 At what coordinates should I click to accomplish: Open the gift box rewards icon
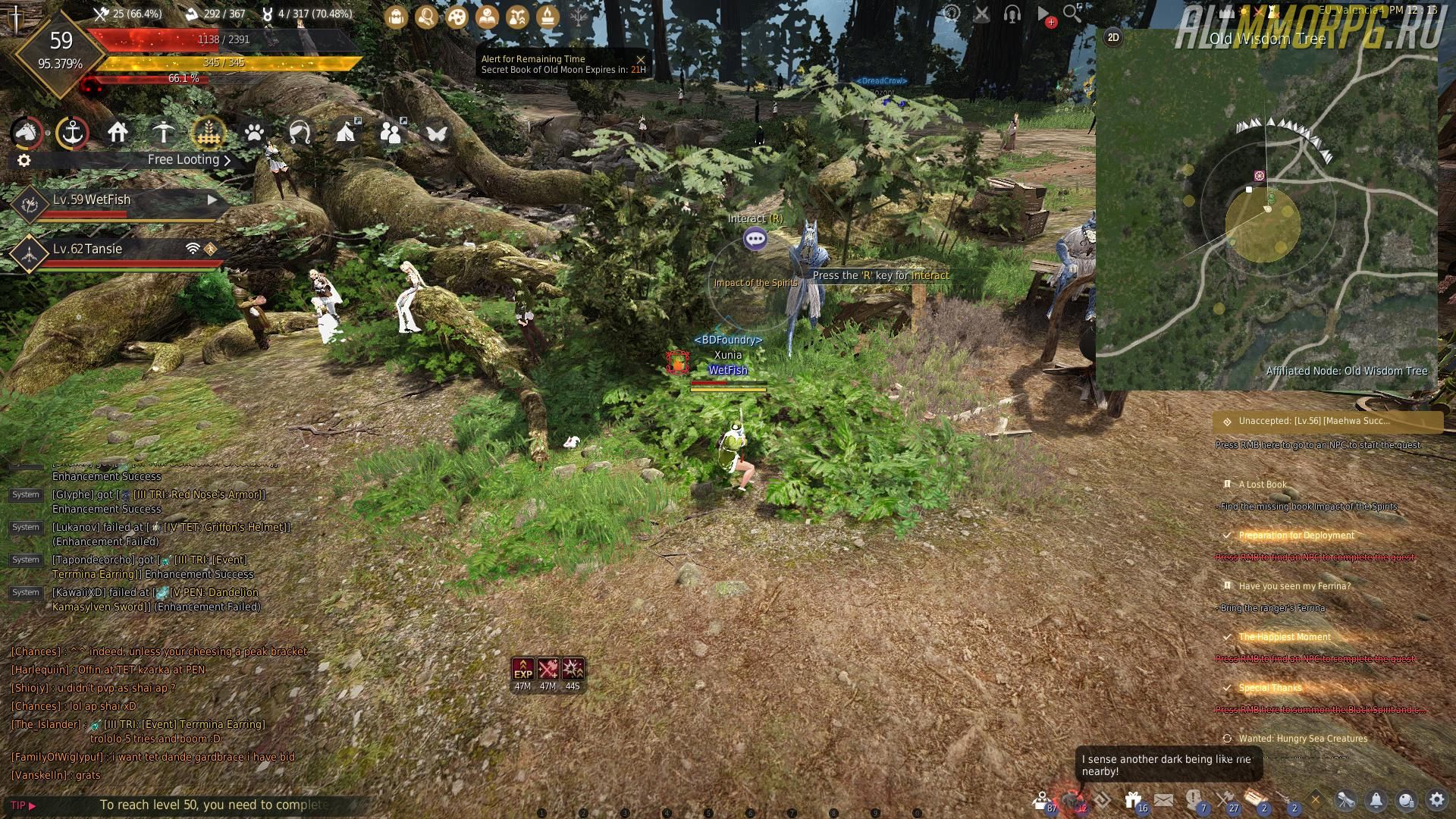pos(1133,799)
